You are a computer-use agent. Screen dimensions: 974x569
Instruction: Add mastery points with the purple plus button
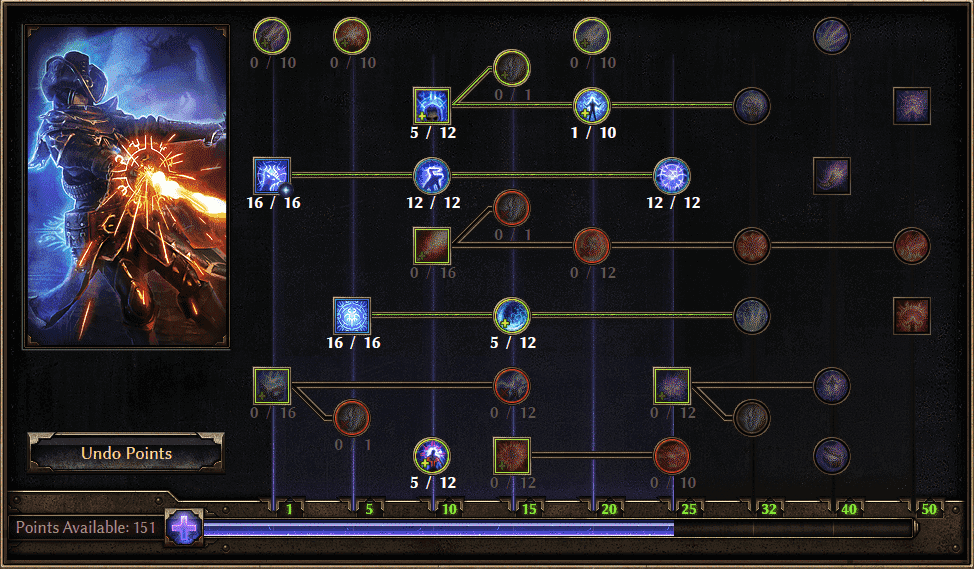pyautogui.click(x=184, y=527)
